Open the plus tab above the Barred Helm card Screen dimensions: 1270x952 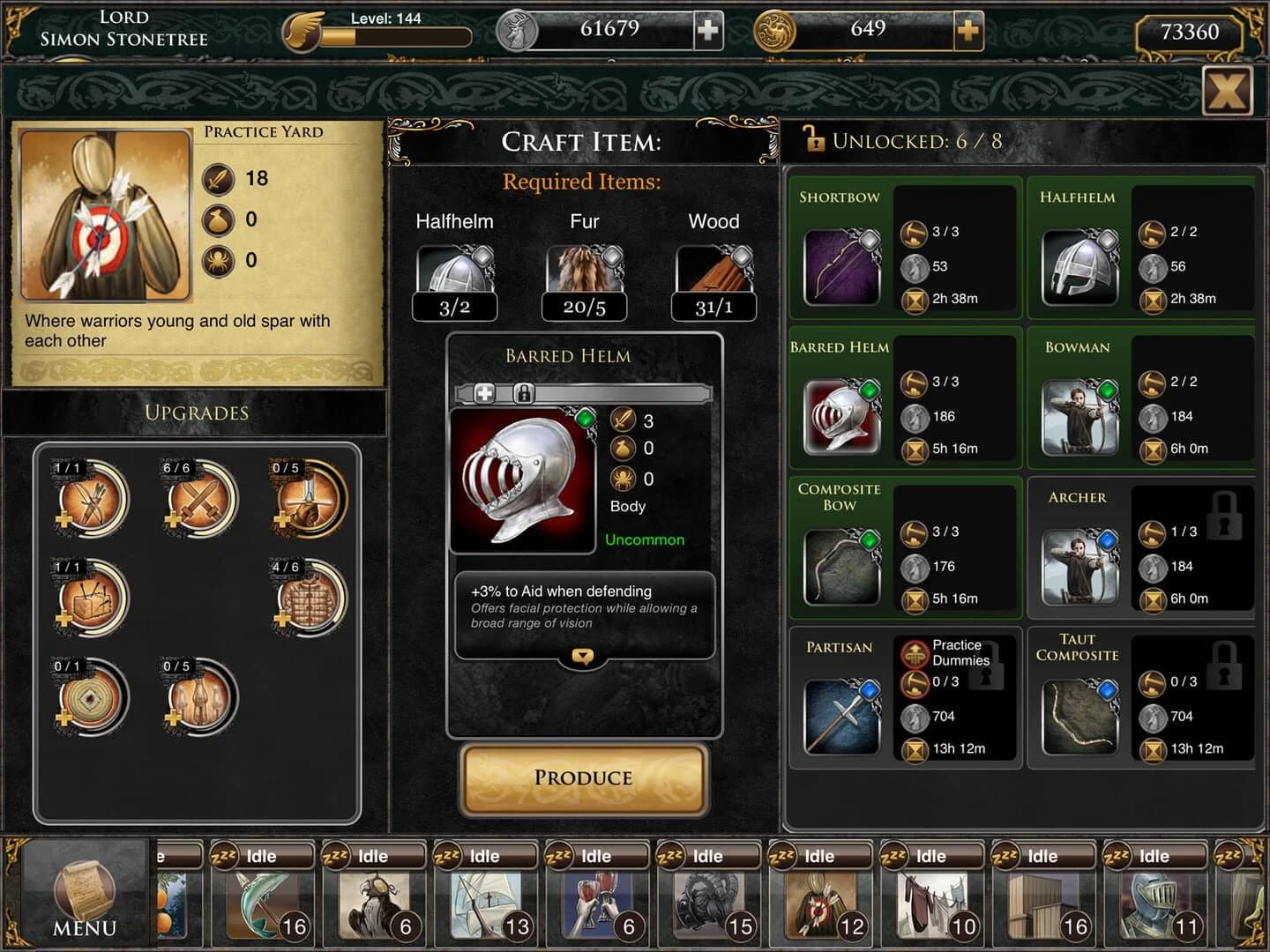pos(484,393)
